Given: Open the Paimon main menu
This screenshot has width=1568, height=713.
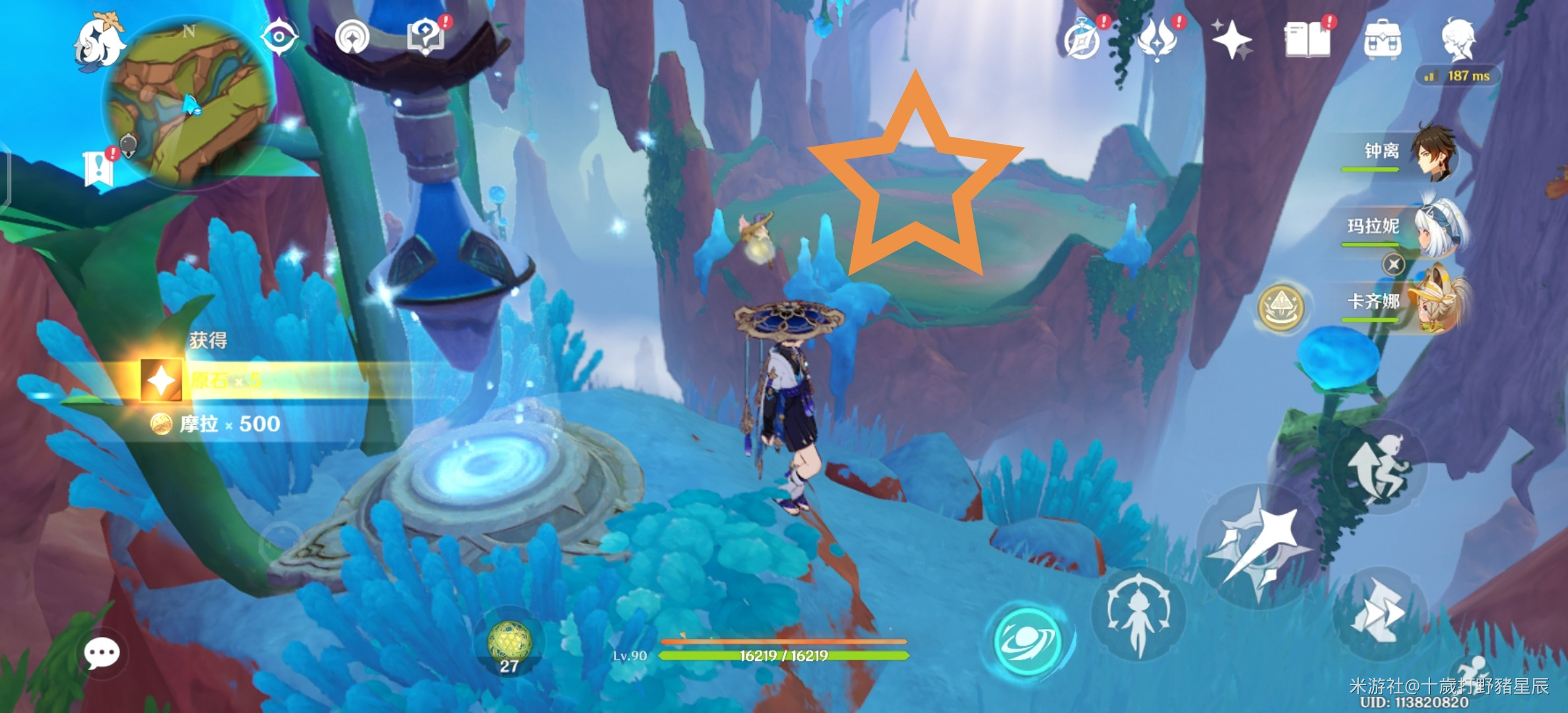Looking at the screenshot, I should pos(99,41).
